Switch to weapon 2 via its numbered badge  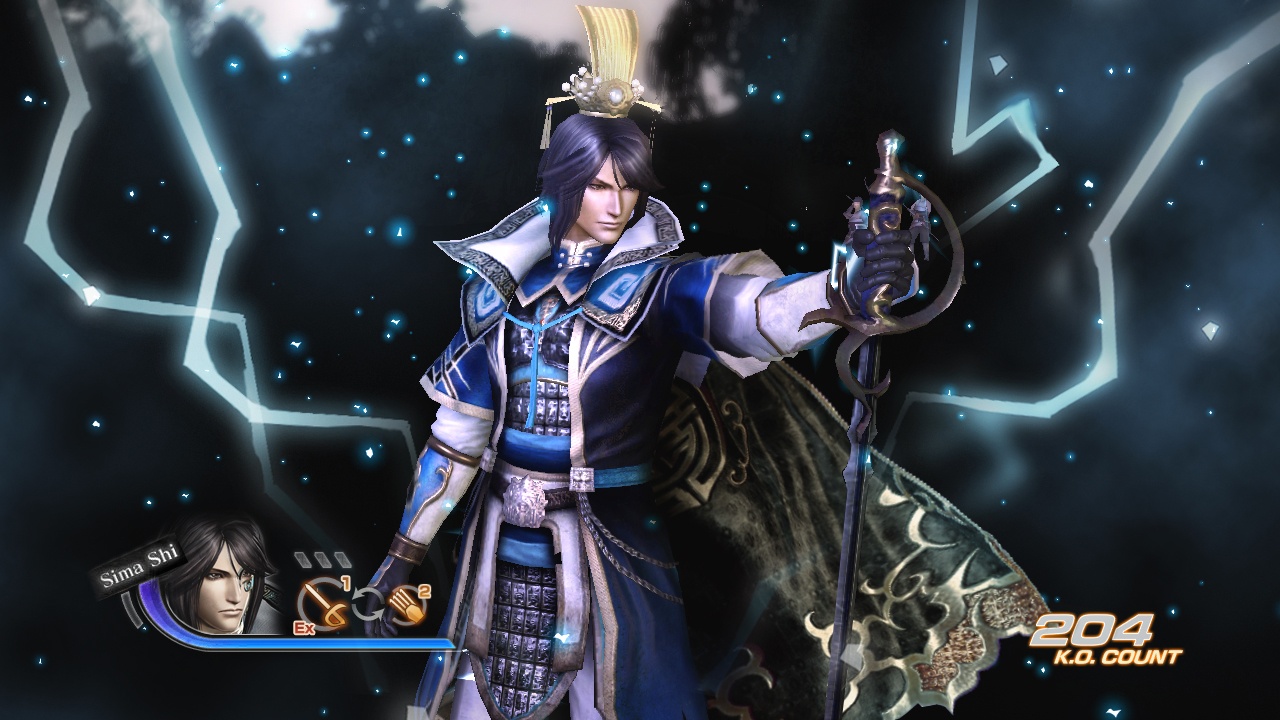[423, 591]
